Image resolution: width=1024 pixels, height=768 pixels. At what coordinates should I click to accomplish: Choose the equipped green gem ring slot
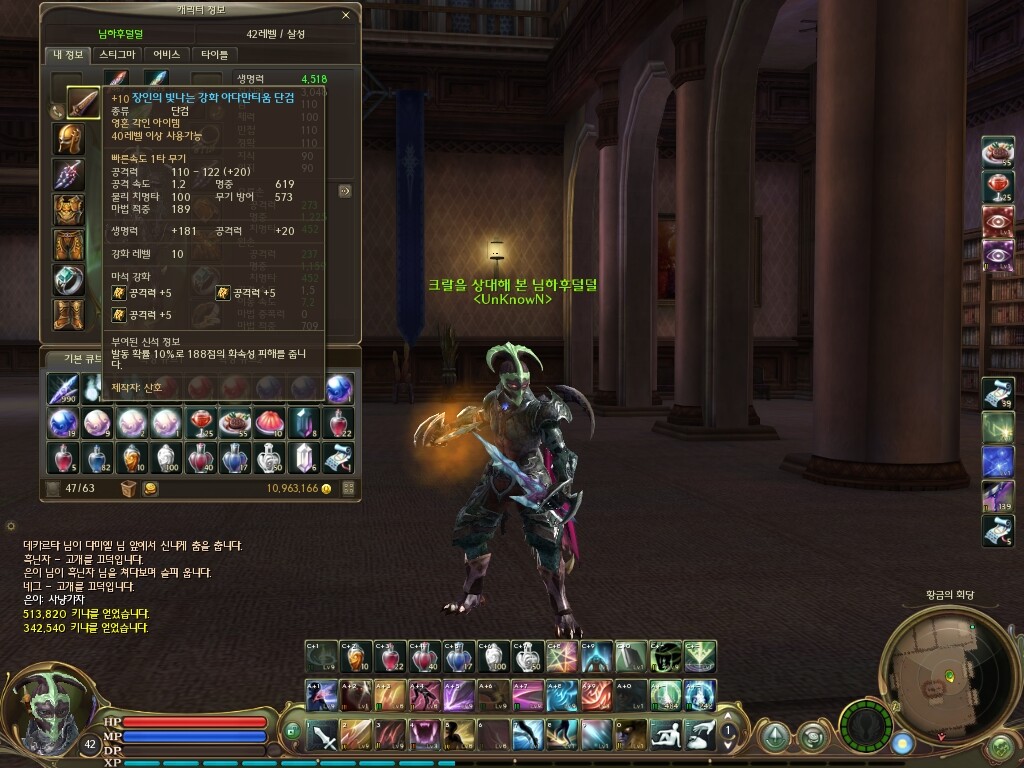pyautogui.click(x=69, y=279)
